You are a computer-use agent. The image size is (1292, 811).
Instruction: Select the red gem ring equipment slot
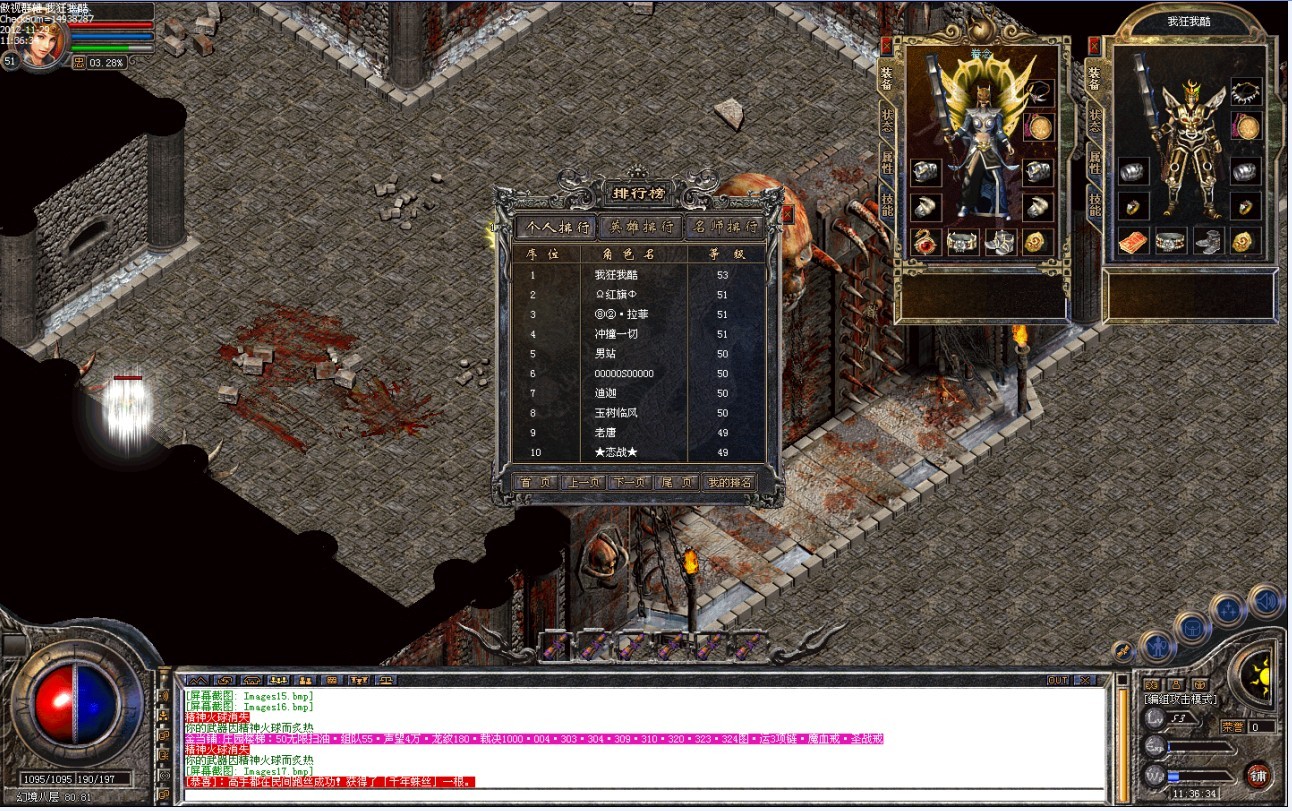[x=926, y=241]
